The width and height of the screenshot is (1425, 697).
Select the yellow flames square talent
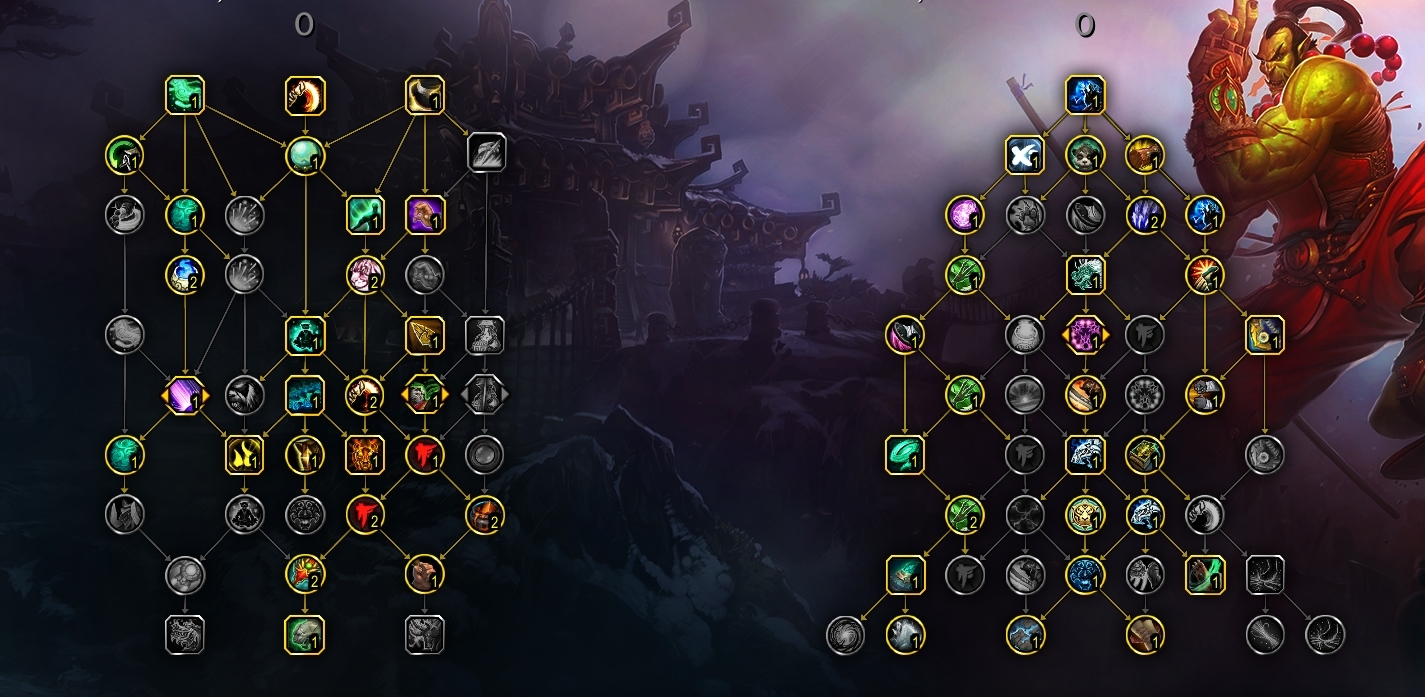coord(245,455)
